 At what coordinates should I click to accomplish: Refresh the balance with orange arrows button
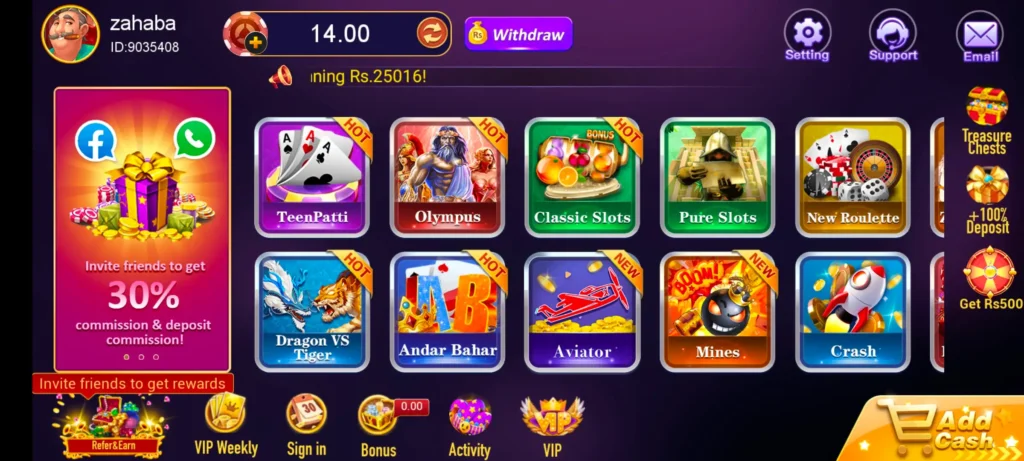[x=432, y=33]
